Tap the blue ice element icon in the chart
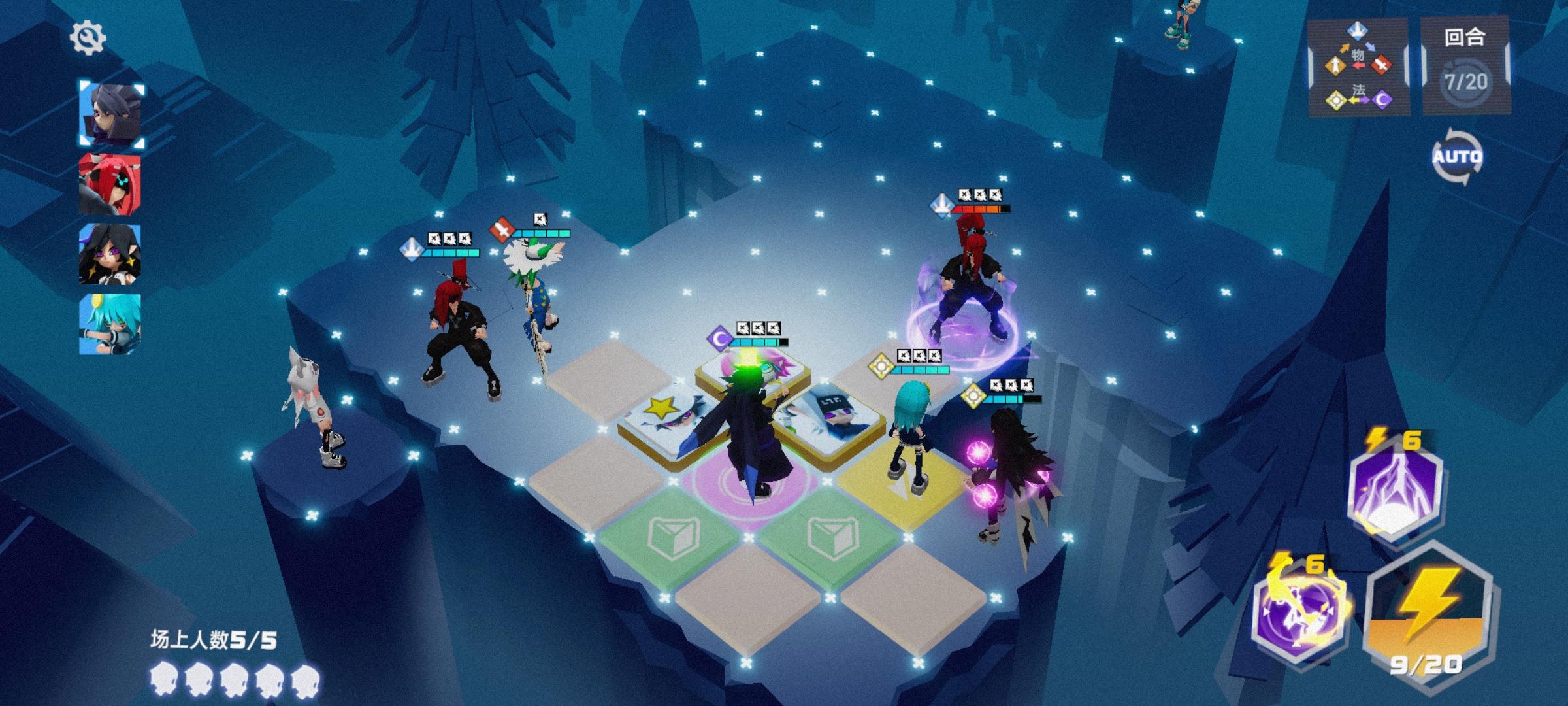This screenshot has width=1568, height=706. (x=1358, y=31)
